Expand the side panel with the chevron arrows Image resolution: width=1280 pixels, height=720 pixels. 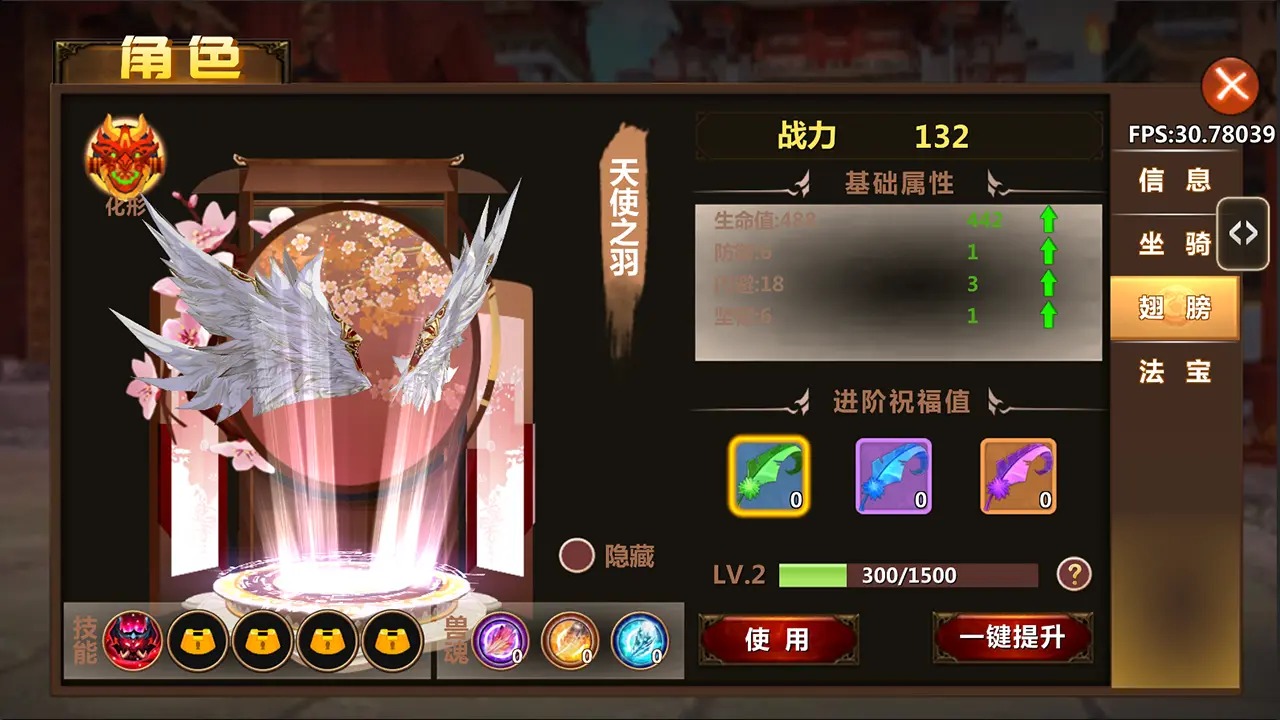1243,233
